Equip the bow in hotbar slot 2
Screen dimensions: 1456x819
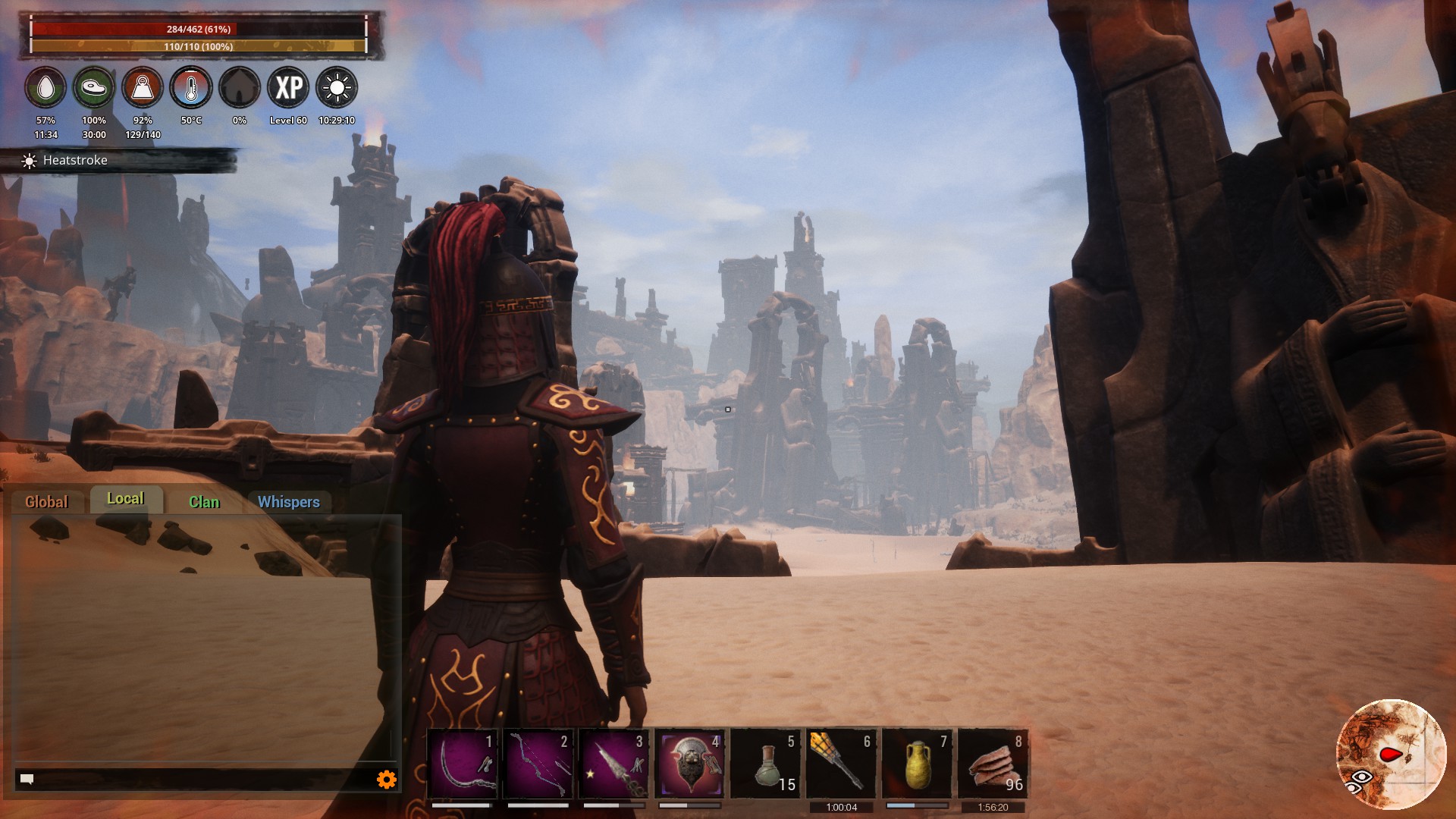click(x=538, y=763)
